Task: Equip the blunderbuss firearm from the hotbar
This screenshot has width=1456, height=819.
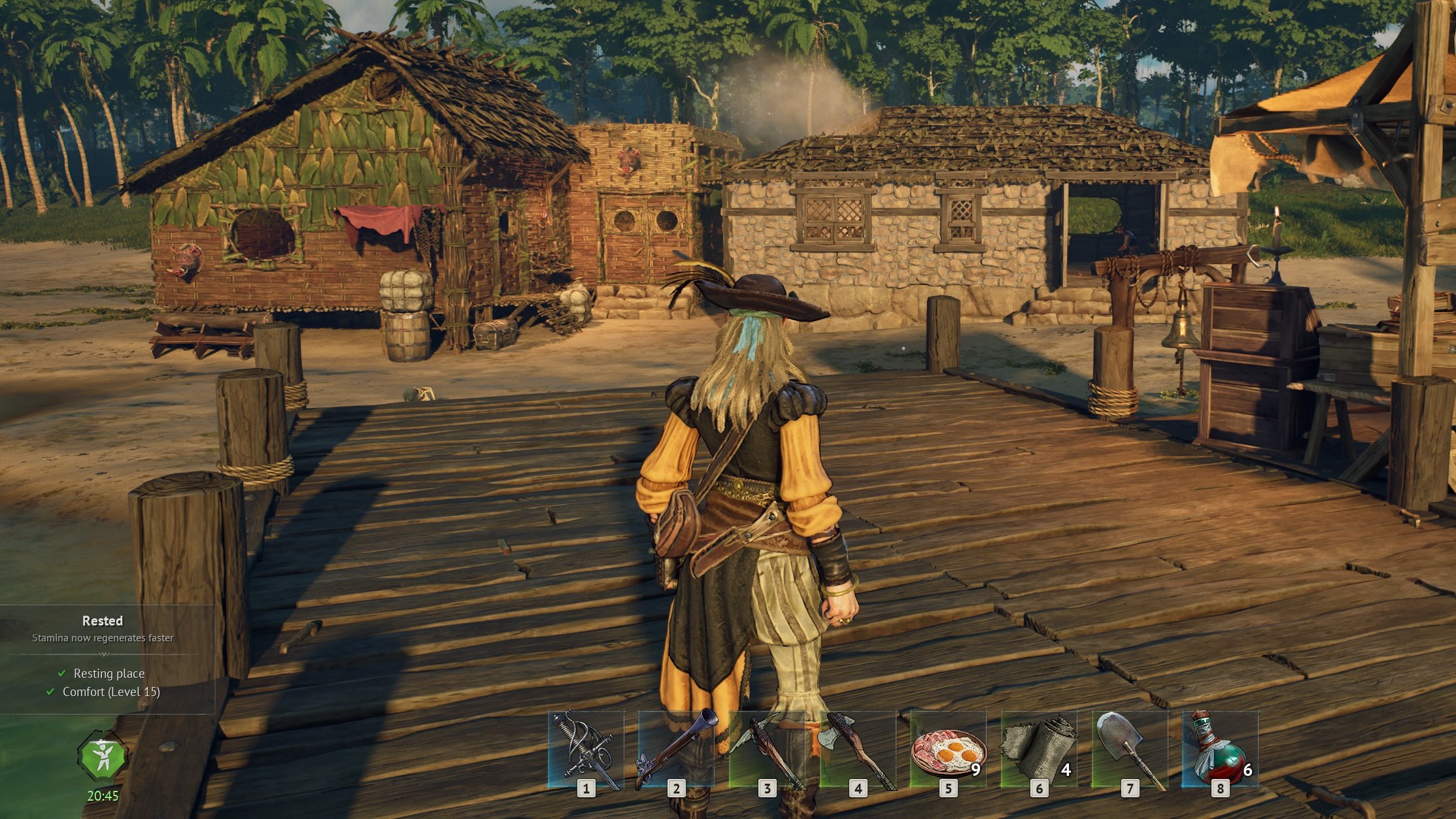Action: (x=677, y=750)
